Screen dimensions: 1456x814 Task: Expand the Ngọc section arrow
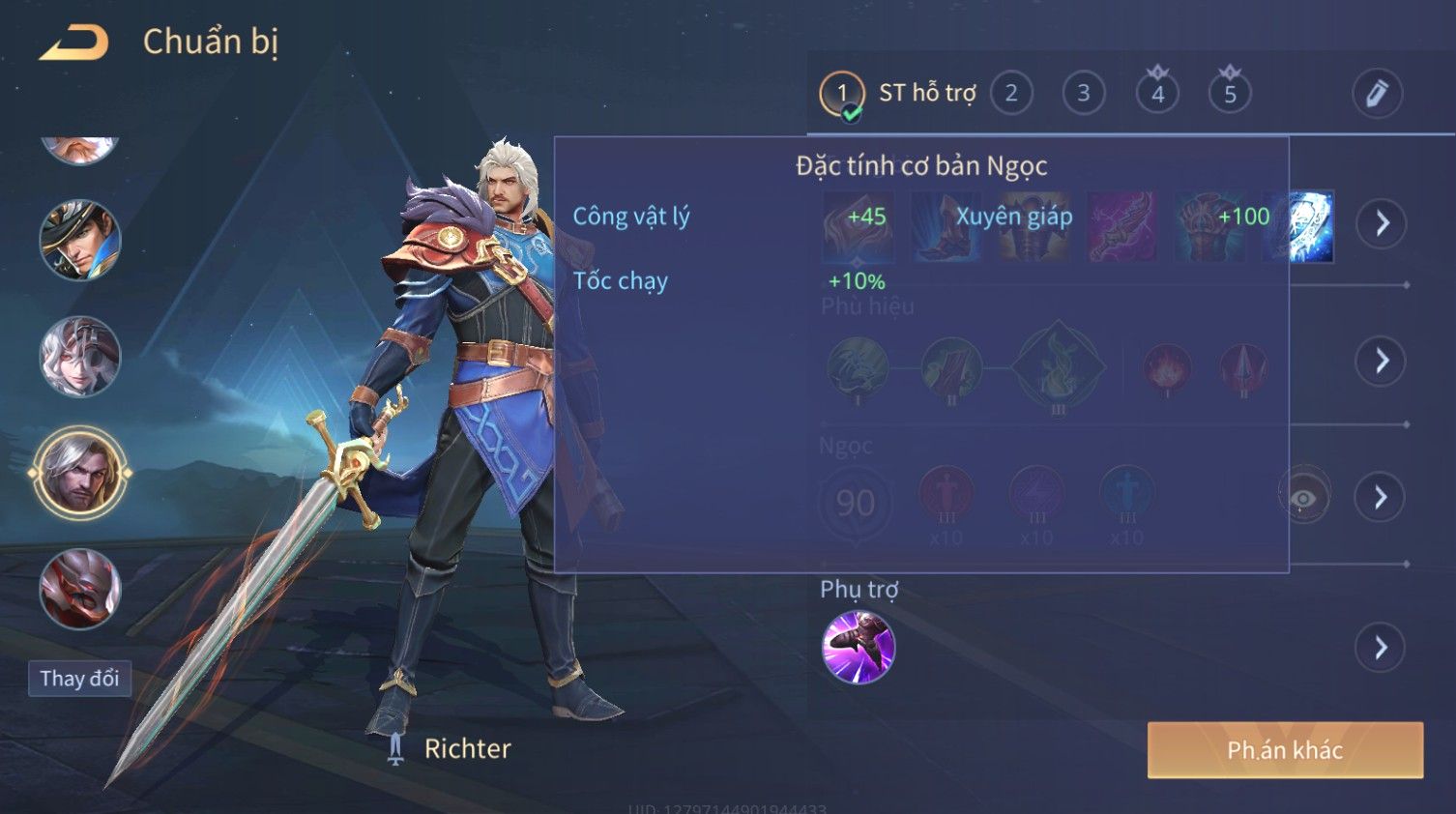(1382, 497)
